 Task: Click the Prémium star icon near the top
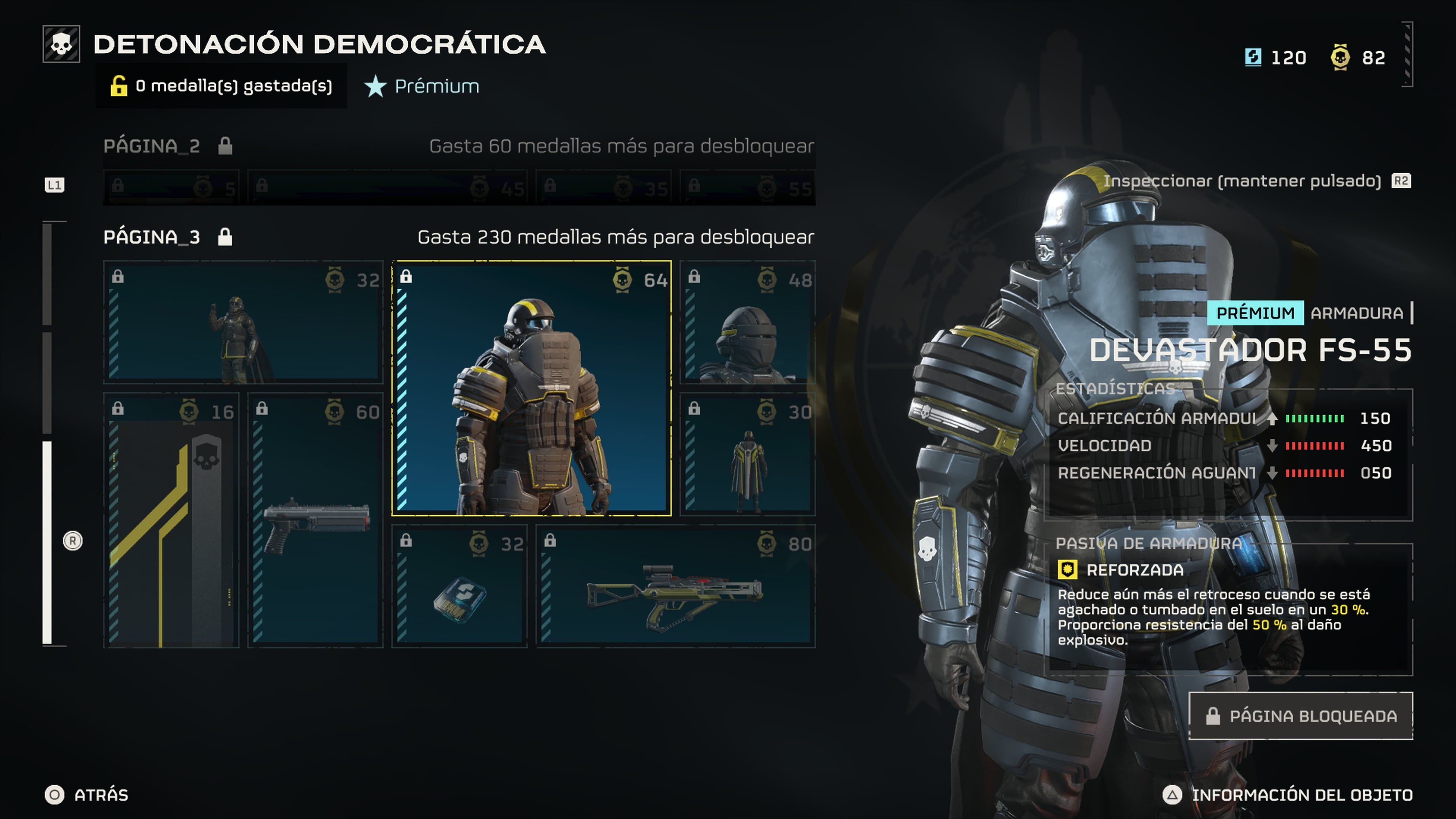click(375, 86)
